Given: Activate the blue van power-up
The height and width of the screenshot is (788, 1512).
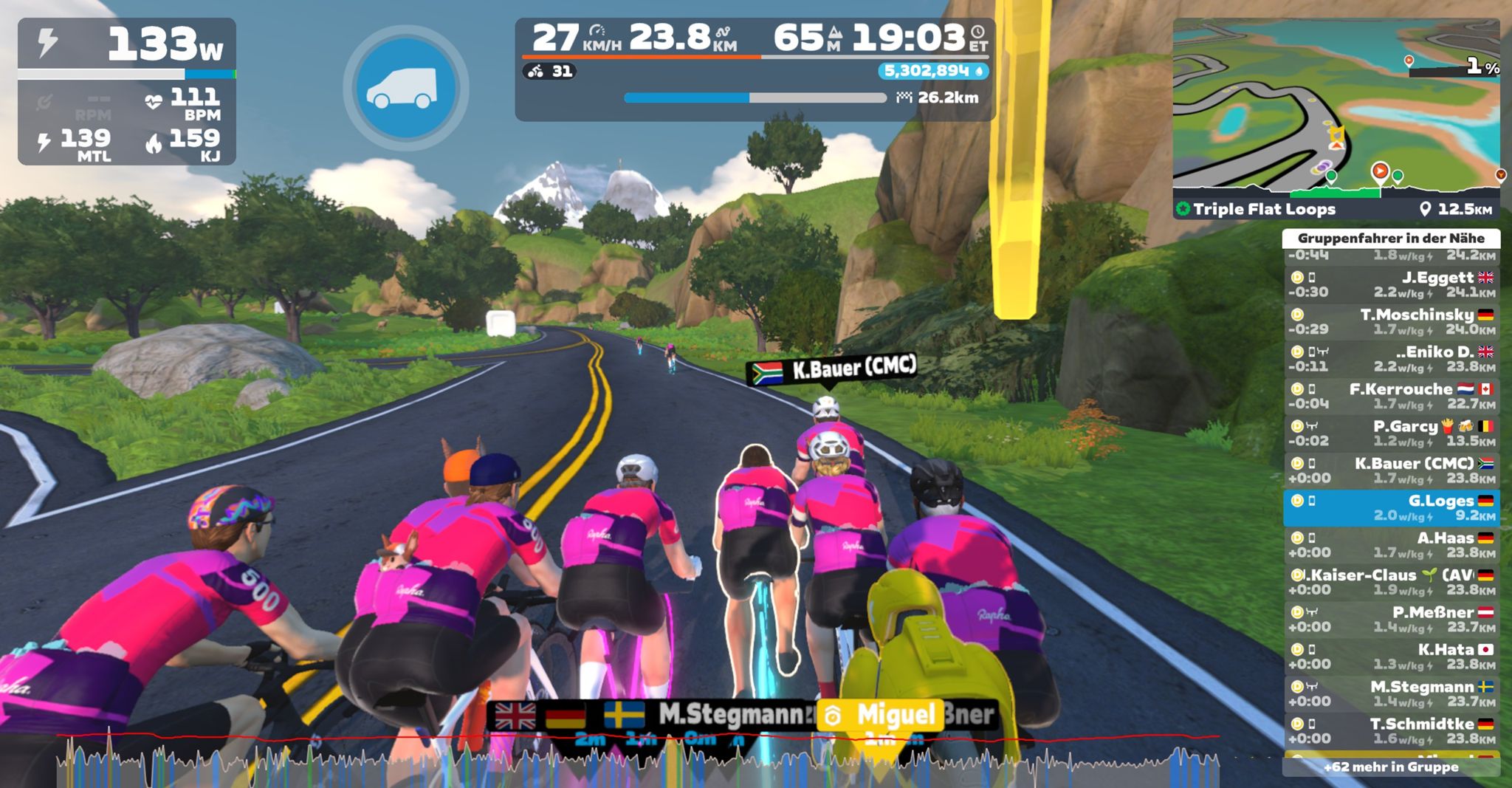Looking at the screenshot, I should pos(405,88).
